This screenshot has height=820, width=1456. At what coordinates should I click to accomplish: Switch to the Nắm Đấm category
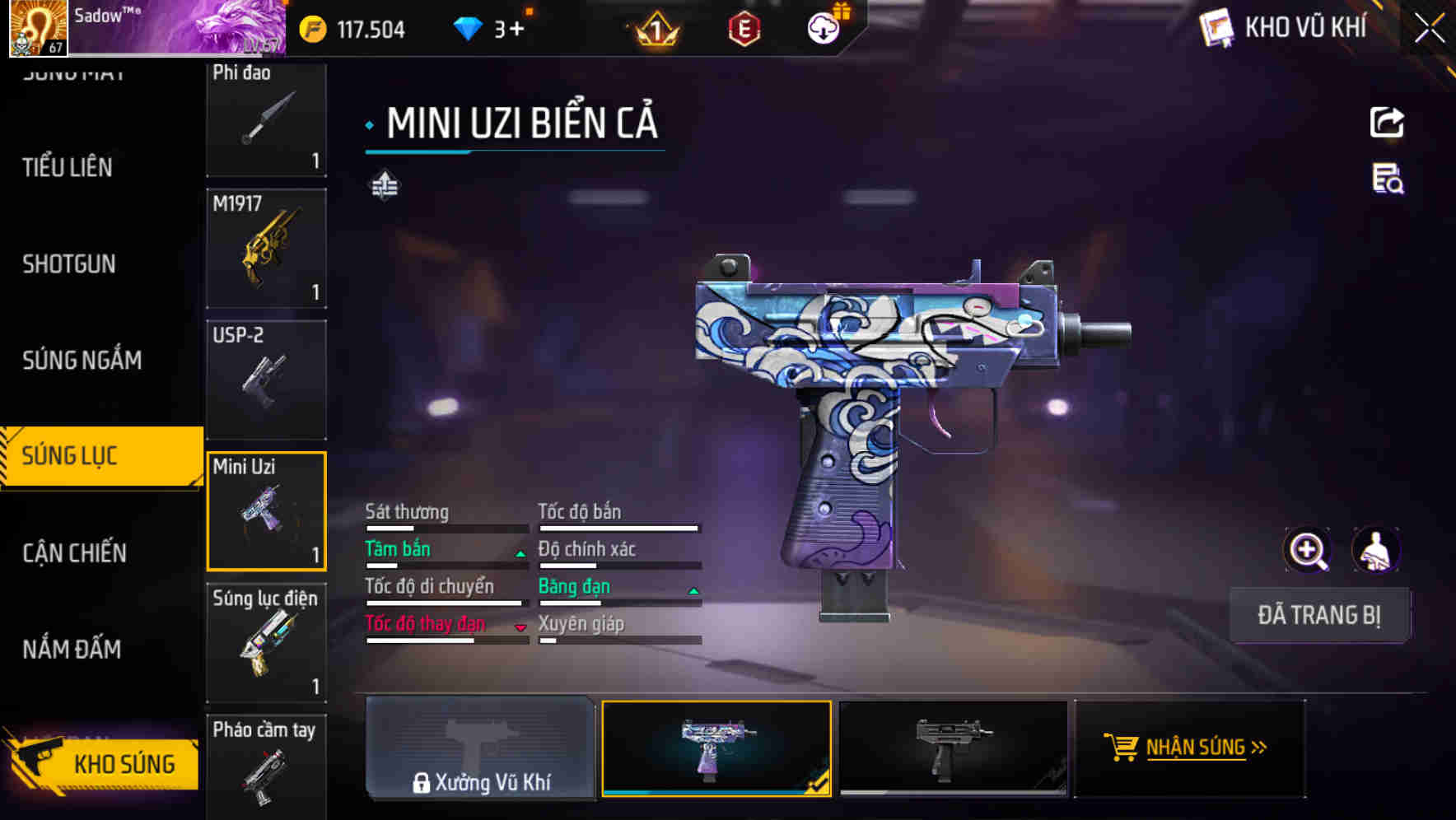pos(72,650)
